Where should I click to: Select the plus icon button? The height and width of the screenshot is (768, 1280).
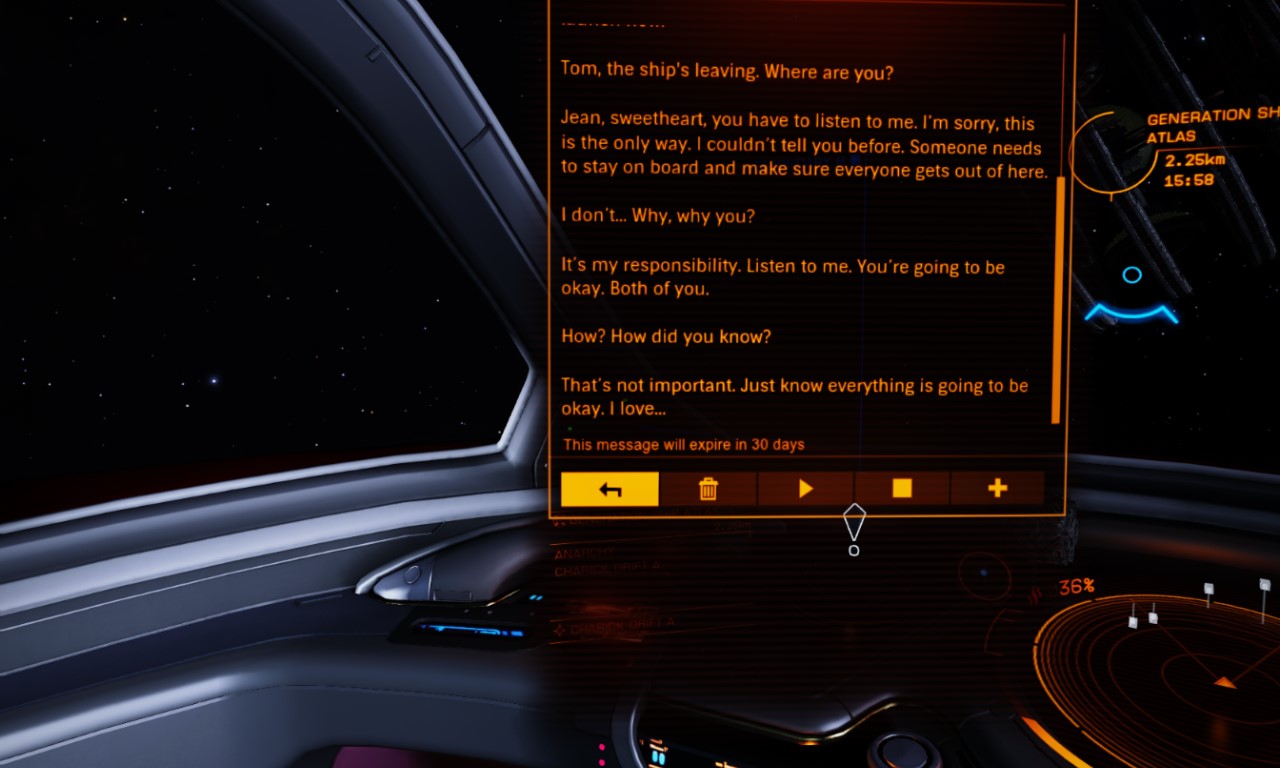click(x=997, y=488)
